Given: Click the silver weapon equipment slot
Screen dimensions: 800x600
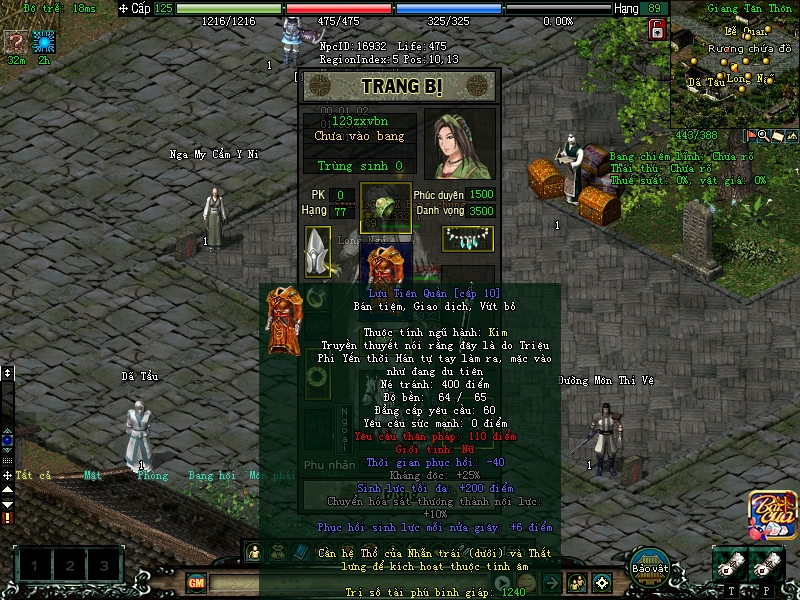Looking at the screenshot, I should [x=318, y=251].
